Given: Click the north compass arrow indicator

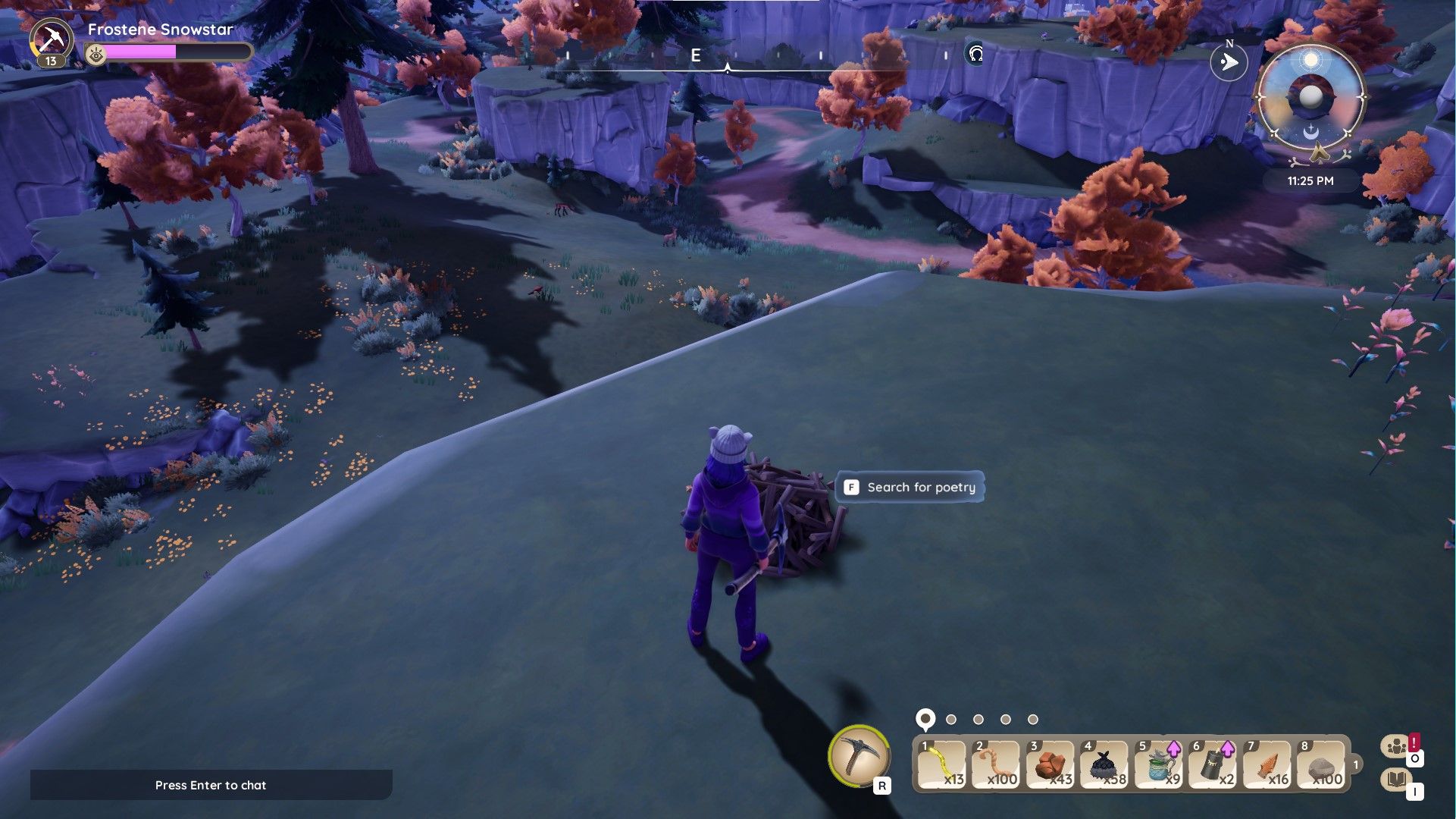Looking at the screenshot, I should point(1229,62).
